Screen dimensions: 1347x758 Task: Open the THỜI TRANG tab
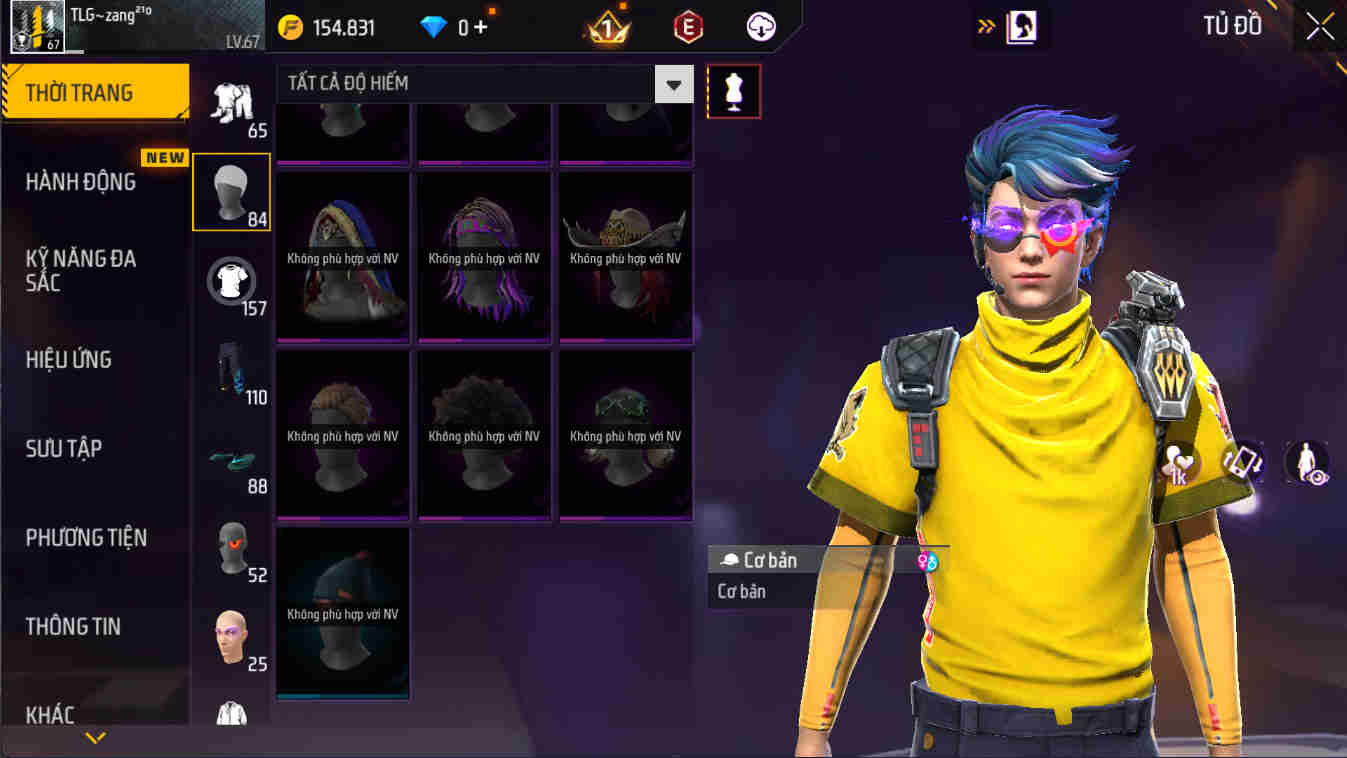click(83, 92)
